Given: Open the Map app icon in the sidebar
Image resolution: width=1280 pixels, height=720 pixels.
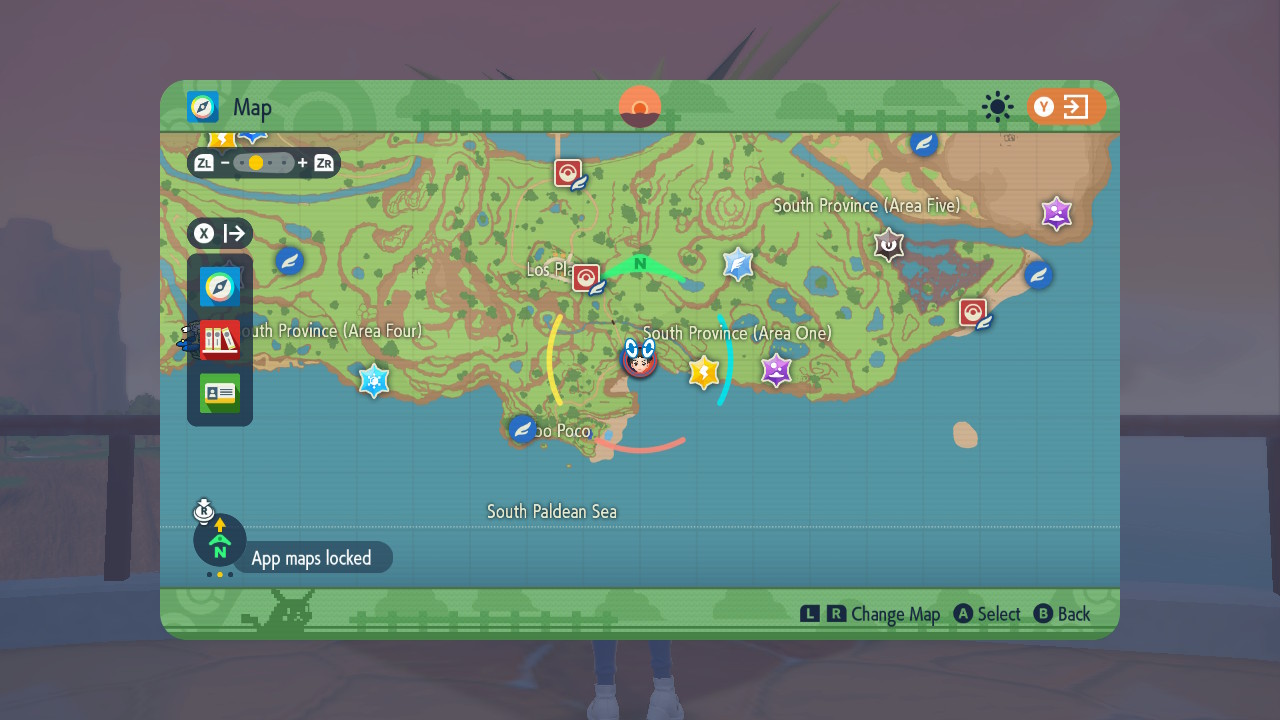Looking at the screenshot, I should click(x=219, y=287).
